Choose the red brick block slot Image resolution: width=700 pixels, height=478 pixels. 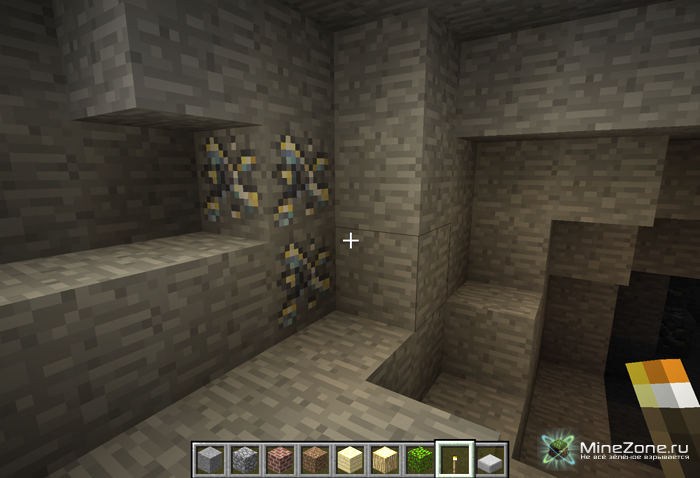278,460
